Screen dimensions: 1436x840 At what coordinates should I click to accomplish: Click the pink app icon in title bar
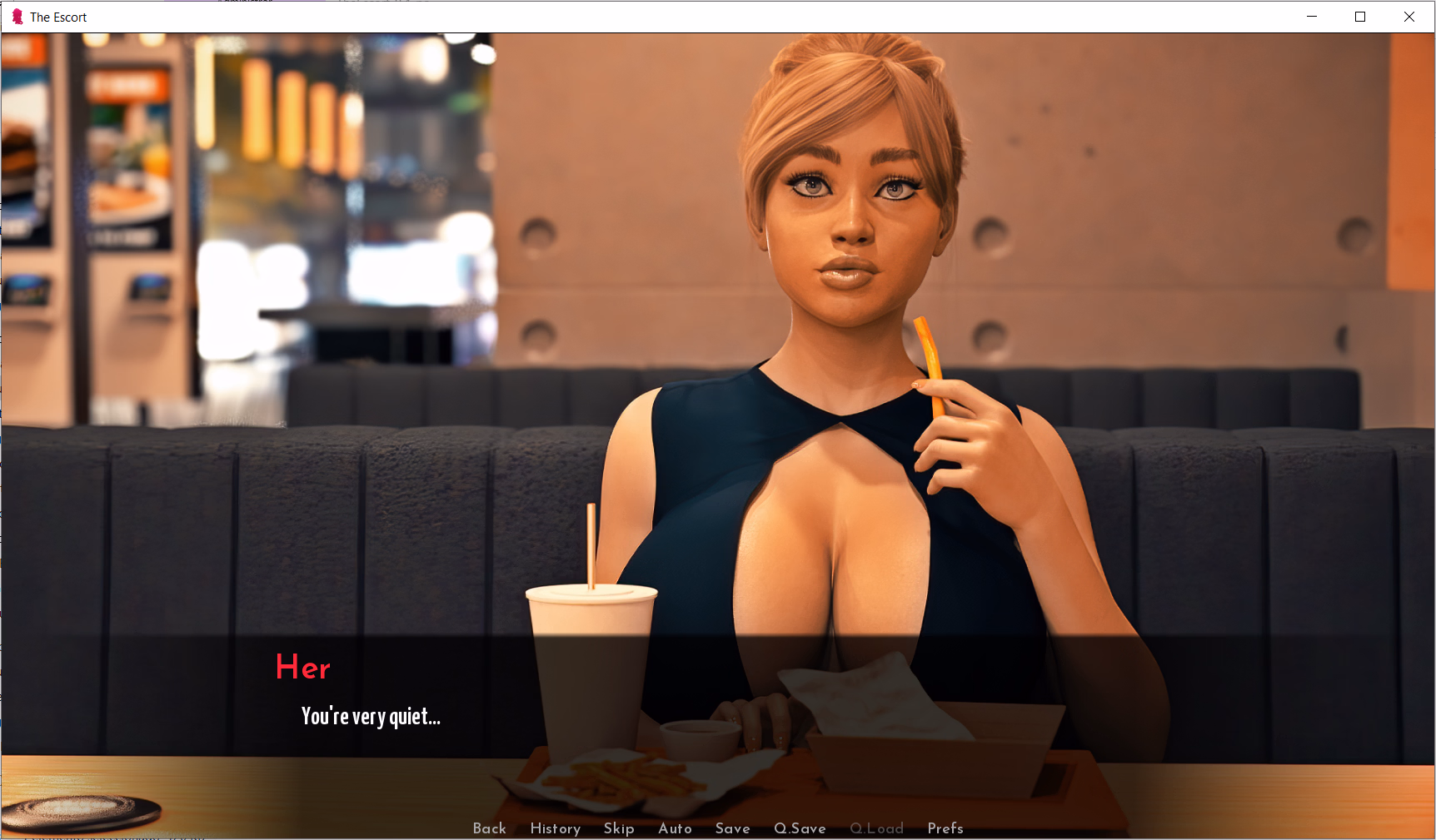tap(15, 16)
